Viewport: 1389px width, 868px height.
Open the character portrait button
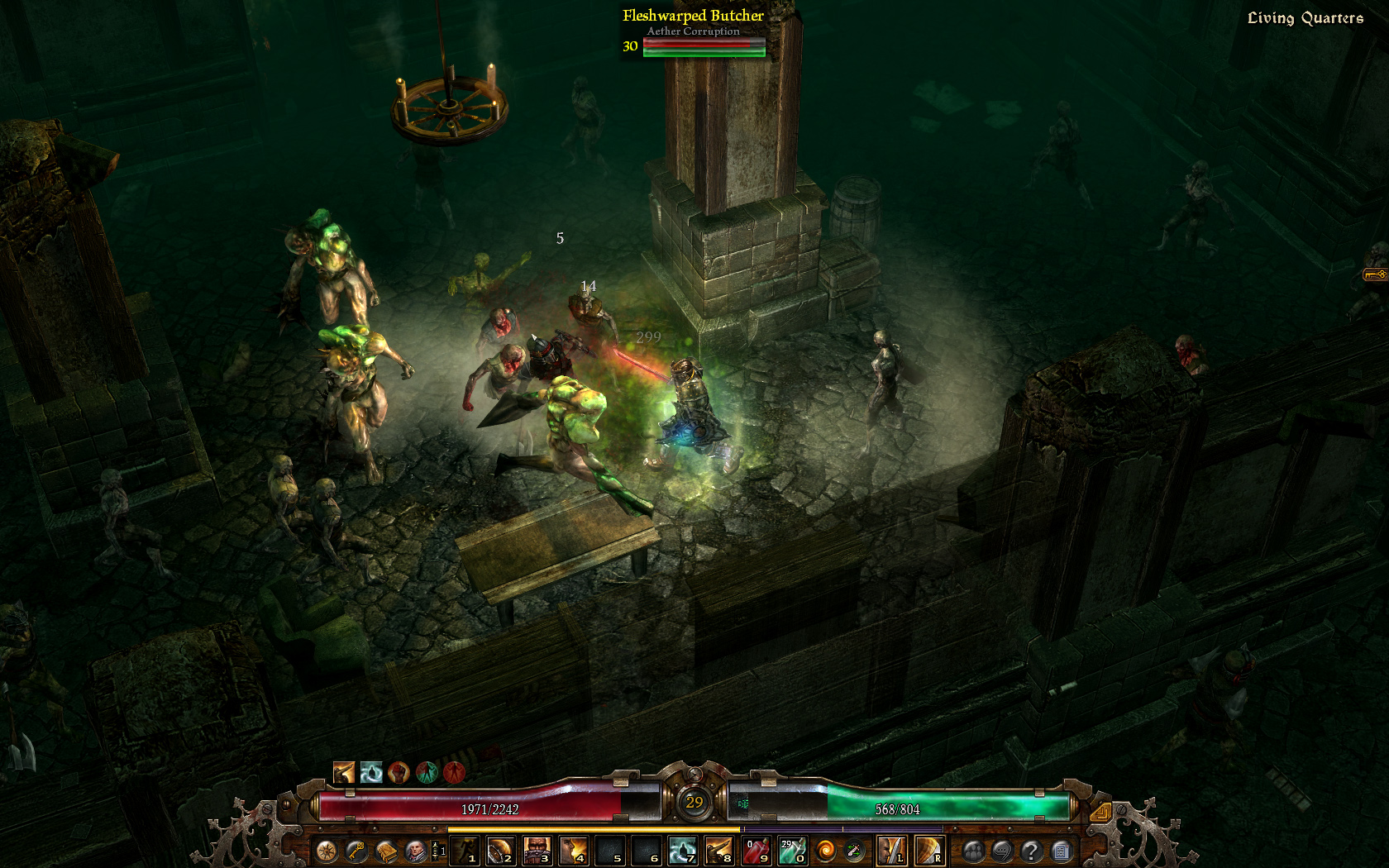click(416, 851)
